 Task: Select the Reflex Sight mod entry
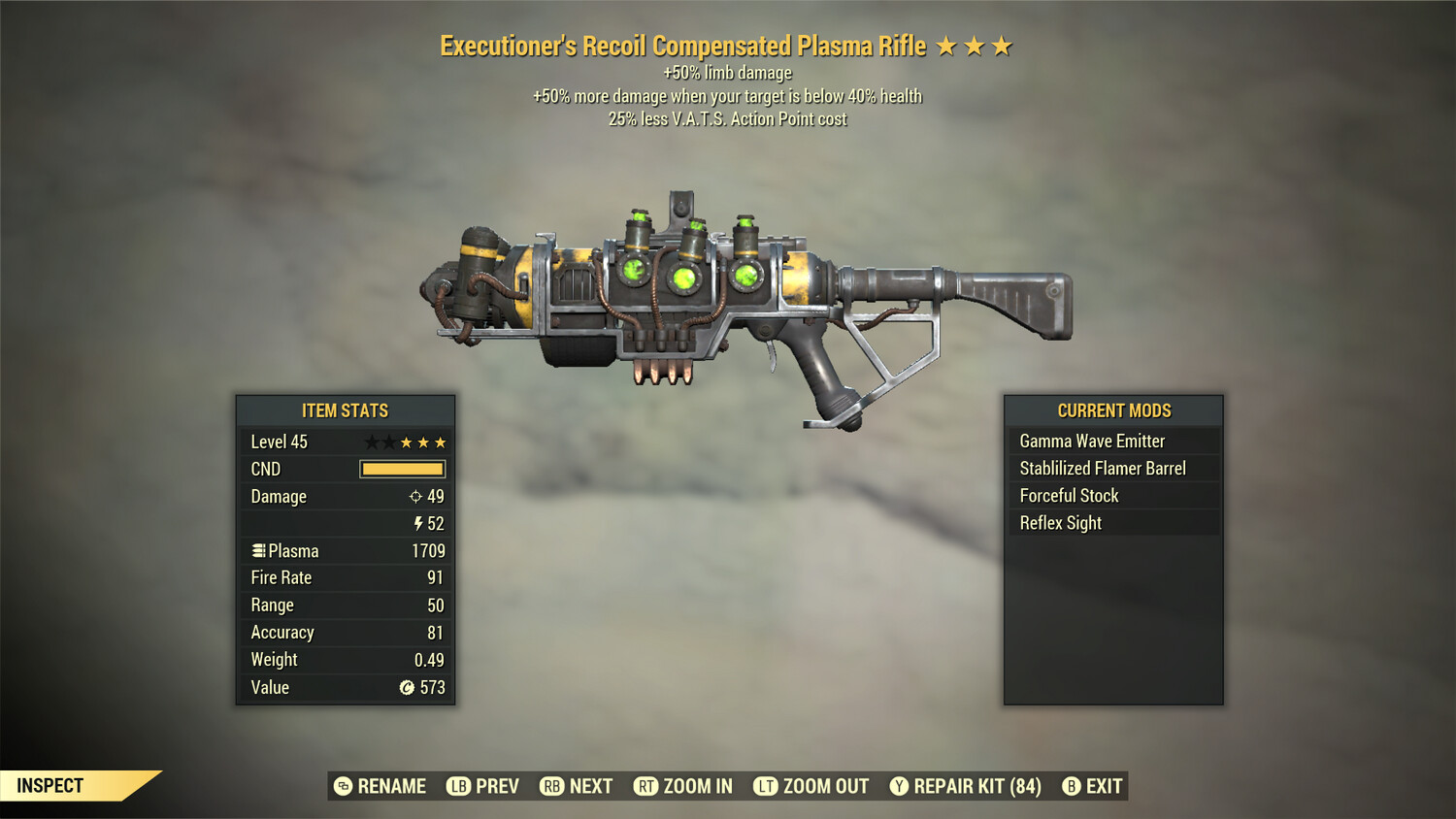[1060, 522]
